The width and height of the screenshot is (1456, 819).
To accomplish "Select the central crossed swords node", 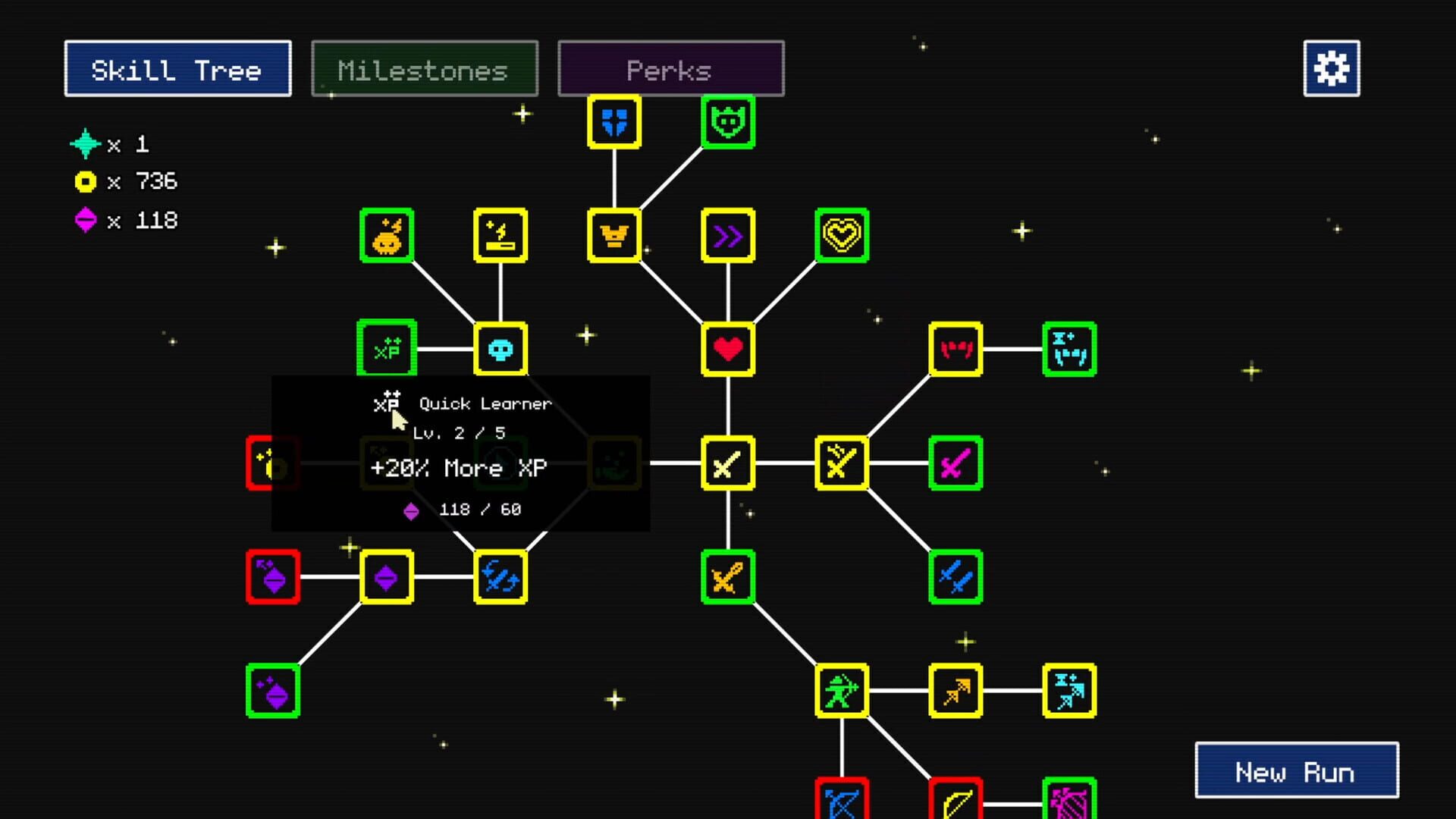I will click(727, 464).
